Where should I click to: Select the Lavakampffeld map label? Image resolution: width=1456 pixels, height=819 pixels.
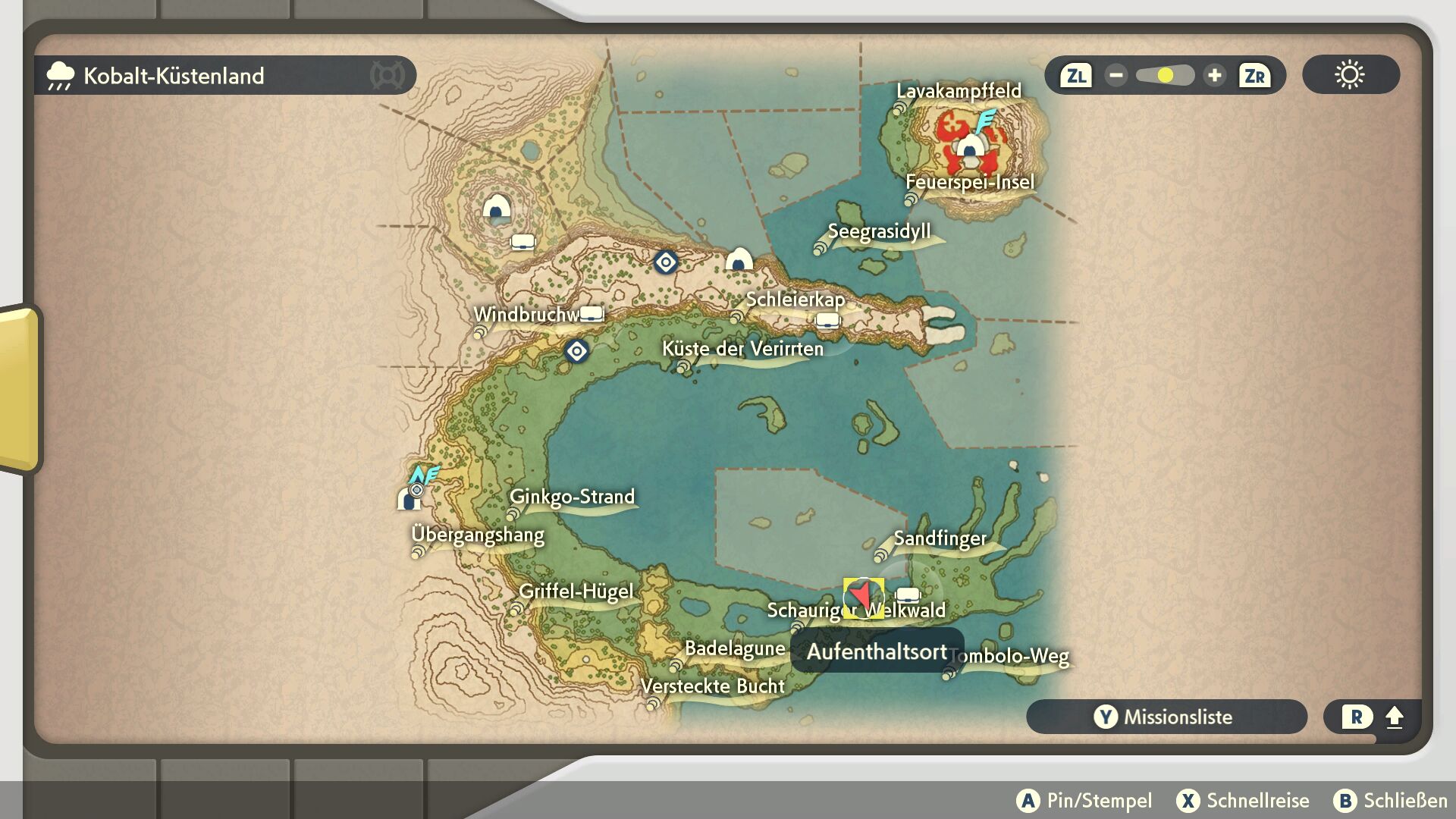tap(959, 92)
